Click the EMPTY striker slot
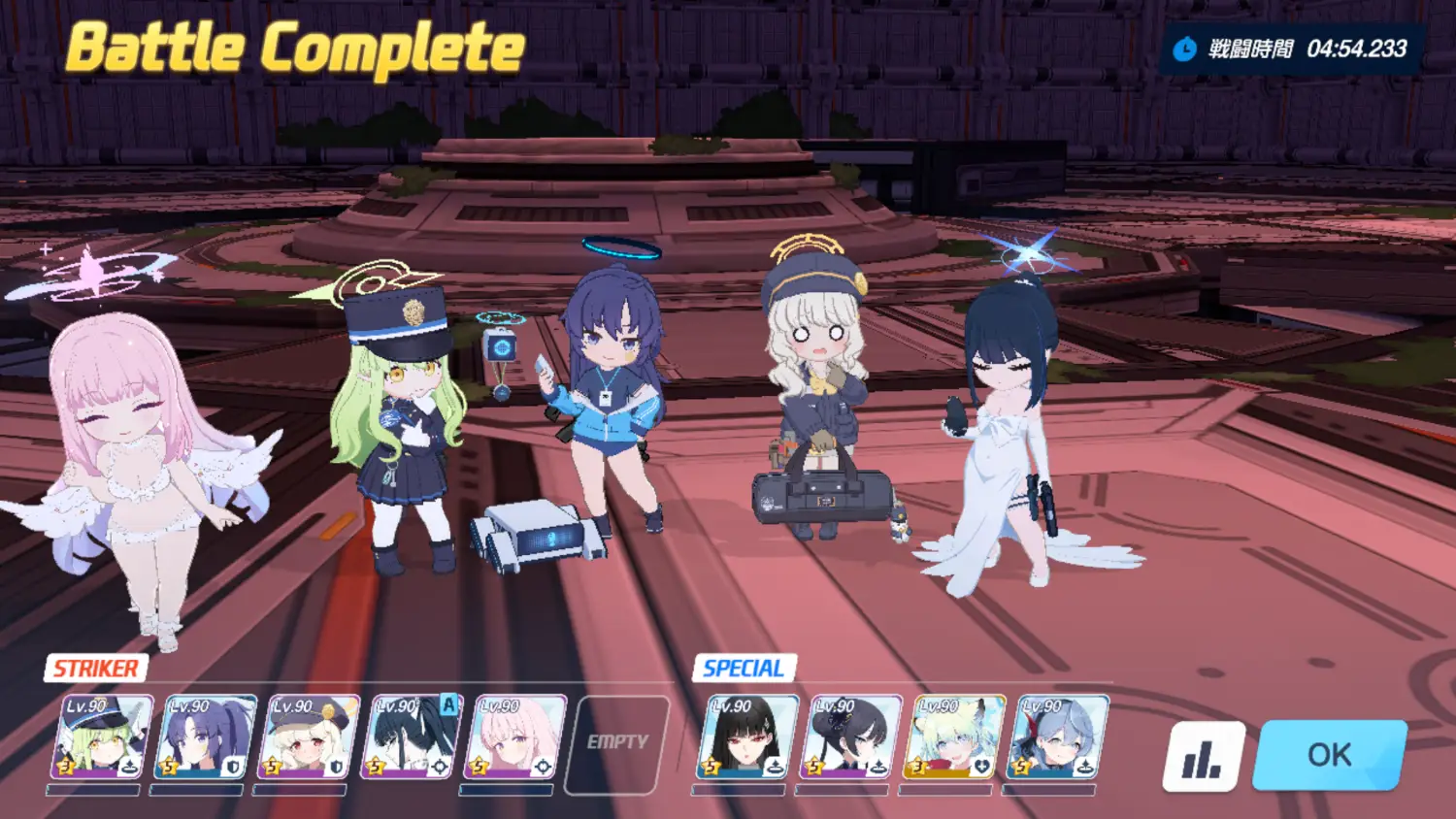The image size is (1456, 819). [617, 742]
